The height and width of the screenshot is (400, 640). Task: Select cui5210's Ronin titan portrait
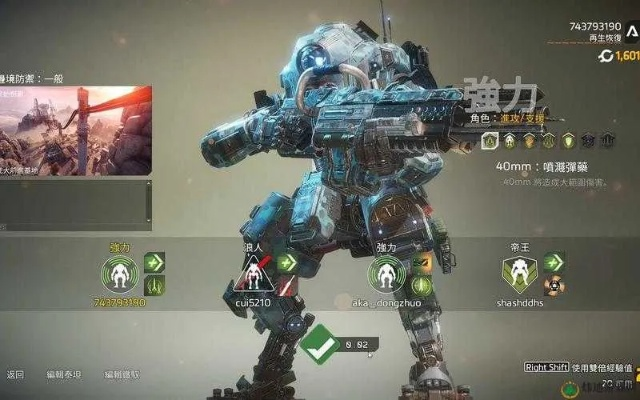pos(254,274)
